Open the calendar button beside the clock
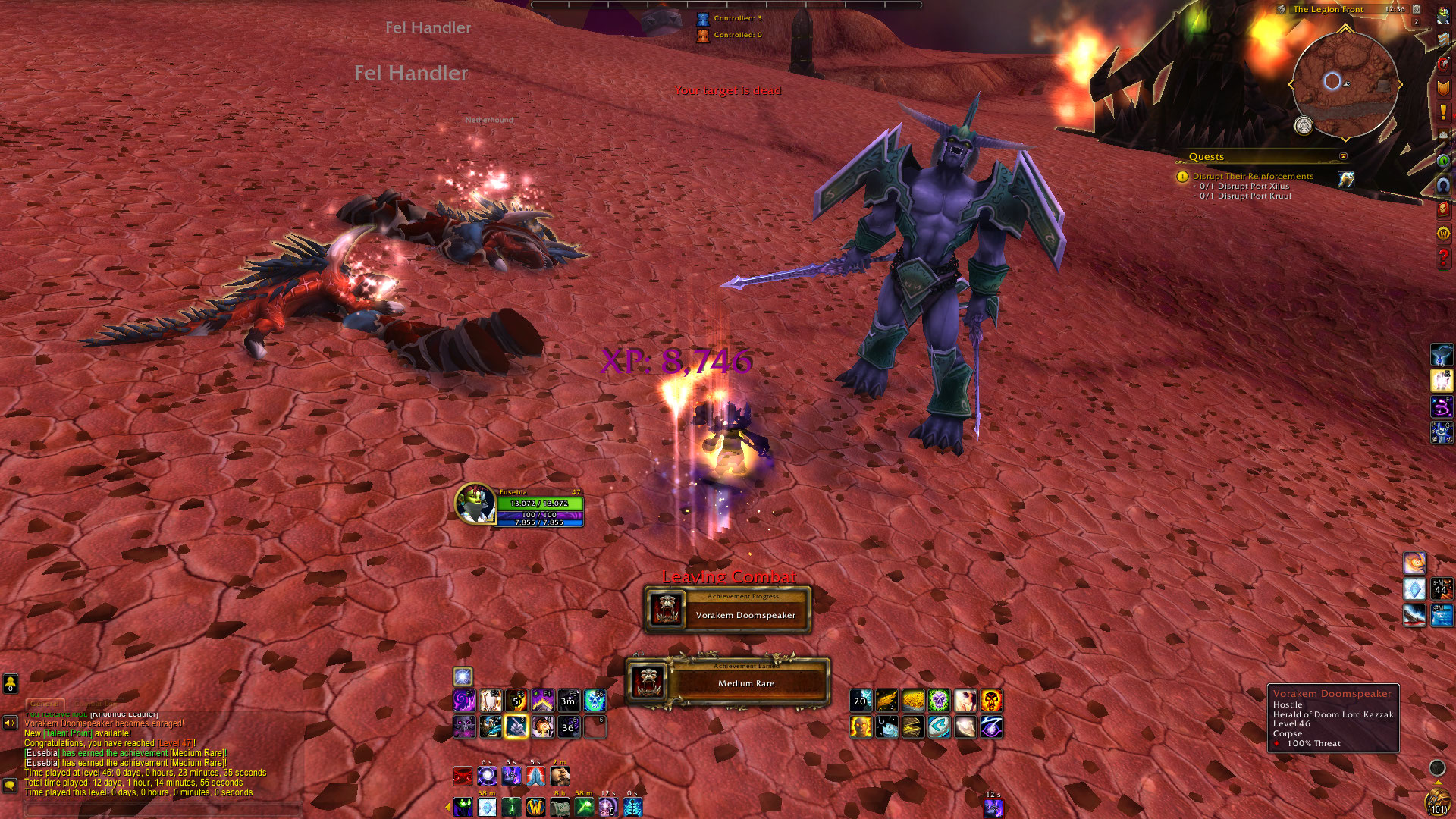This screenshot has width=1456, height=819. click(1416, 9)
